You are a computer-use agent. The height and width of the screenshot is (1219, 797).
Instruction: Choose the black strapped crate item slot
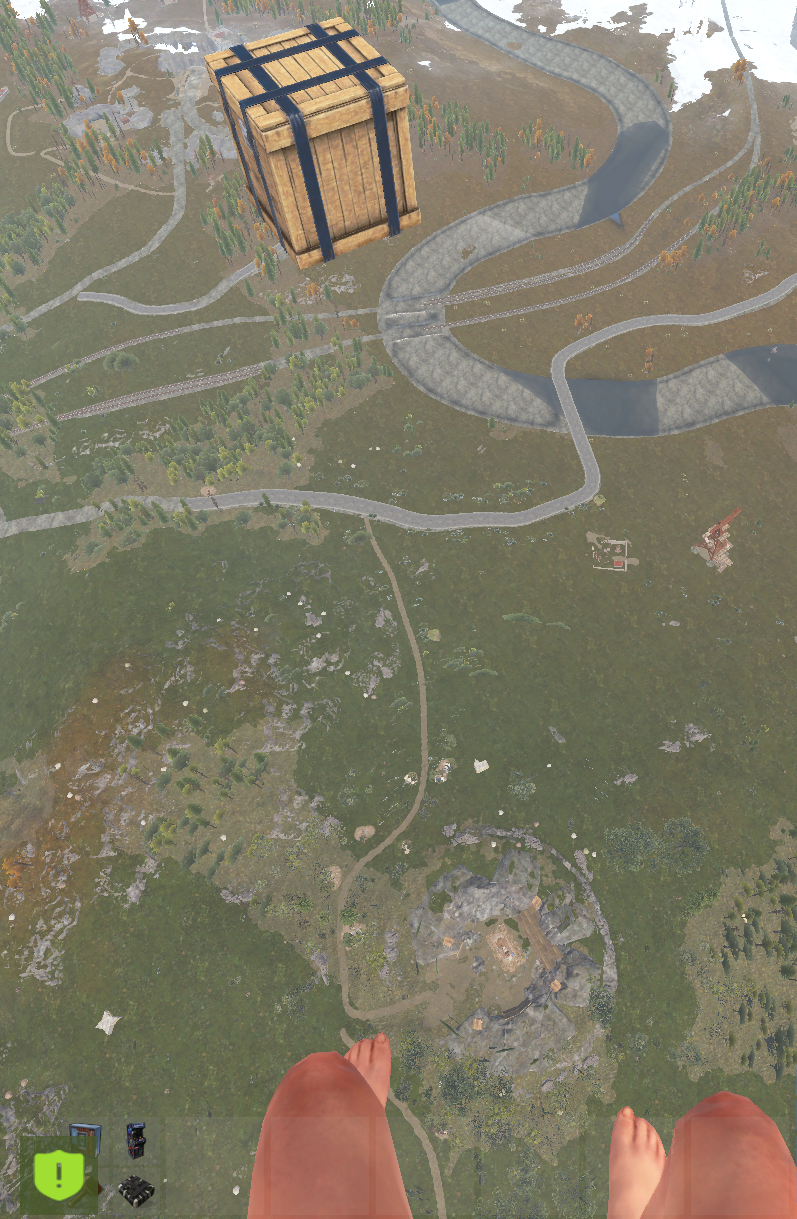pos(136,1190)
